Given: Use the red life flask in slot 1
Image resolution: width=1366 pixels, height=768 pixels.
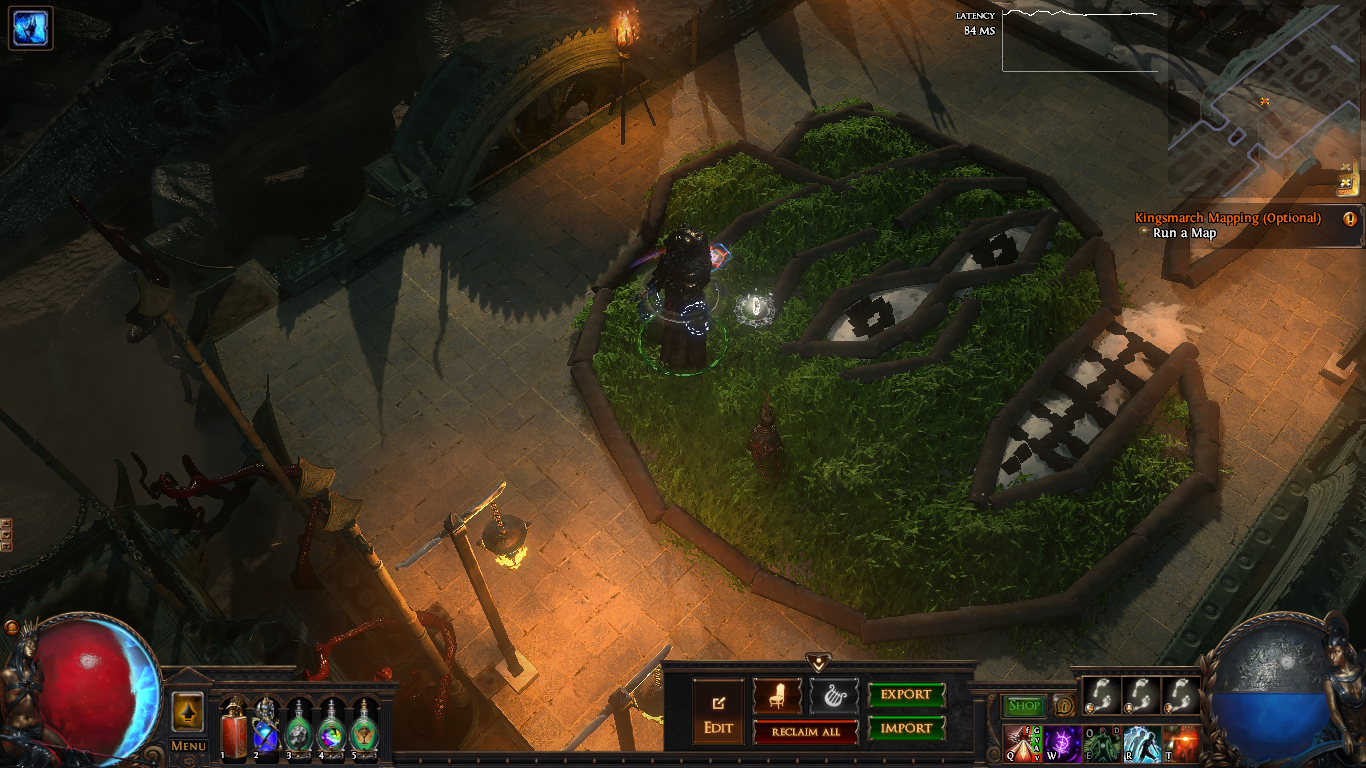Looking at the screenshot, I should 234,725.
